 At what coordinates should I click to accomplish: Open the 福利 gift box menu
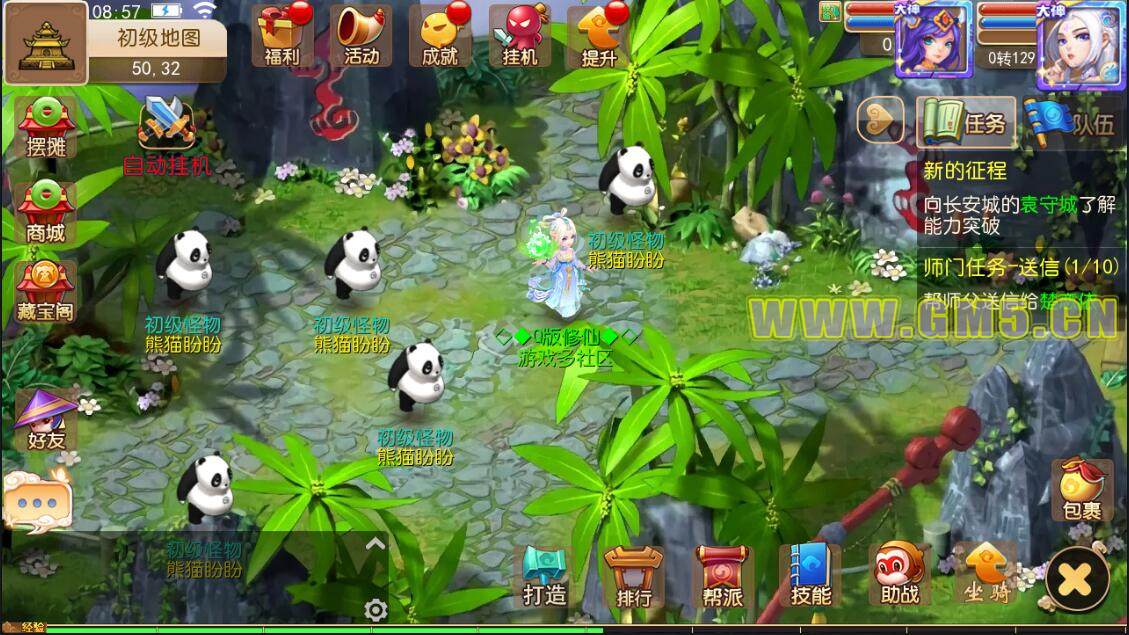point(281,34)
